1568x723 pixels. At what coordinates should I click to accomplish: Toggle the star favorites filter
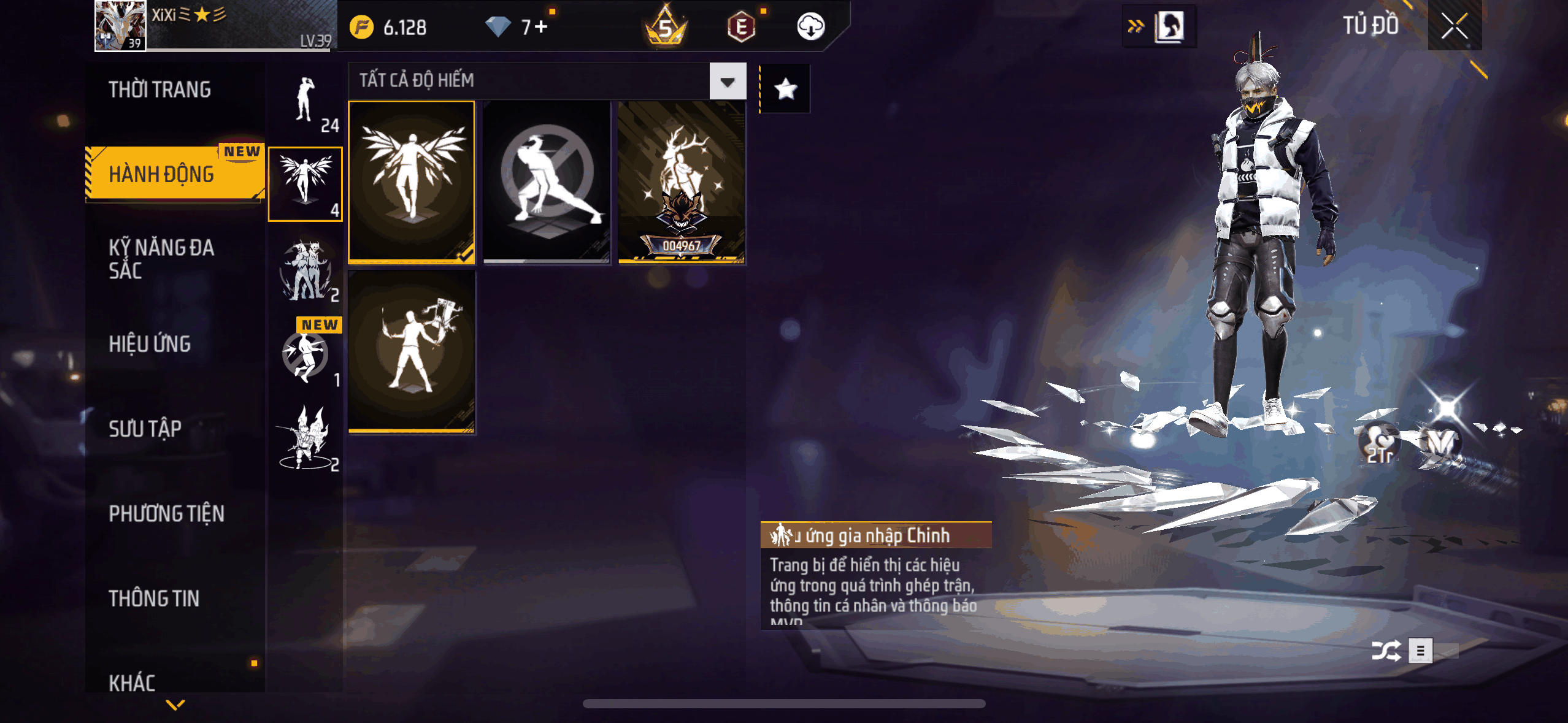click(785, 90)
